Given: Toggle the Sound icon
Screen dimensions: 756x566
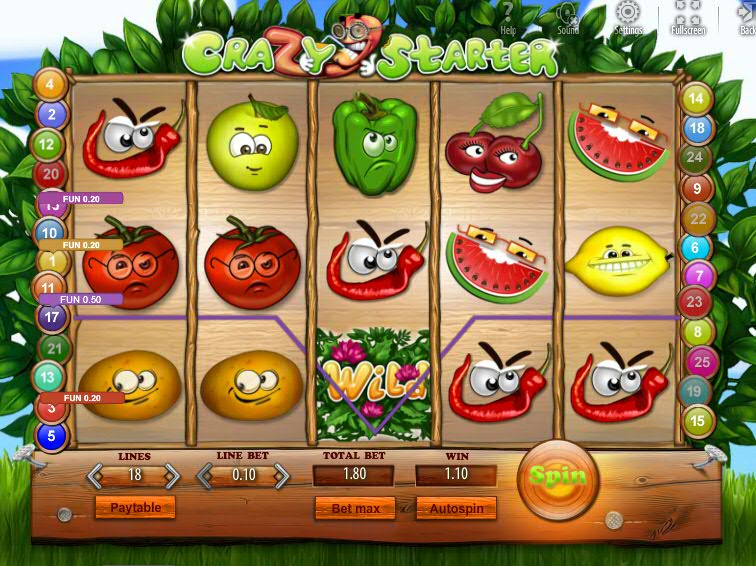Looking at the screenshot, I should point(568,17).
